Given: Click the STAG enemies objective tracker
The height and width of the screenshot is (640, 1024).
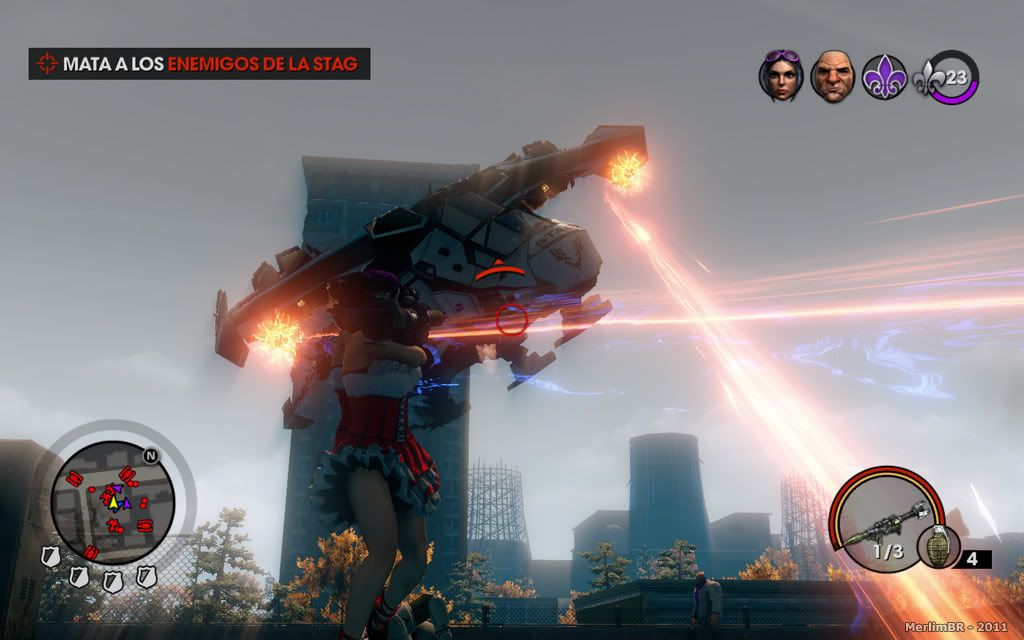Looking at the screenshot, I should click(199, 64).
